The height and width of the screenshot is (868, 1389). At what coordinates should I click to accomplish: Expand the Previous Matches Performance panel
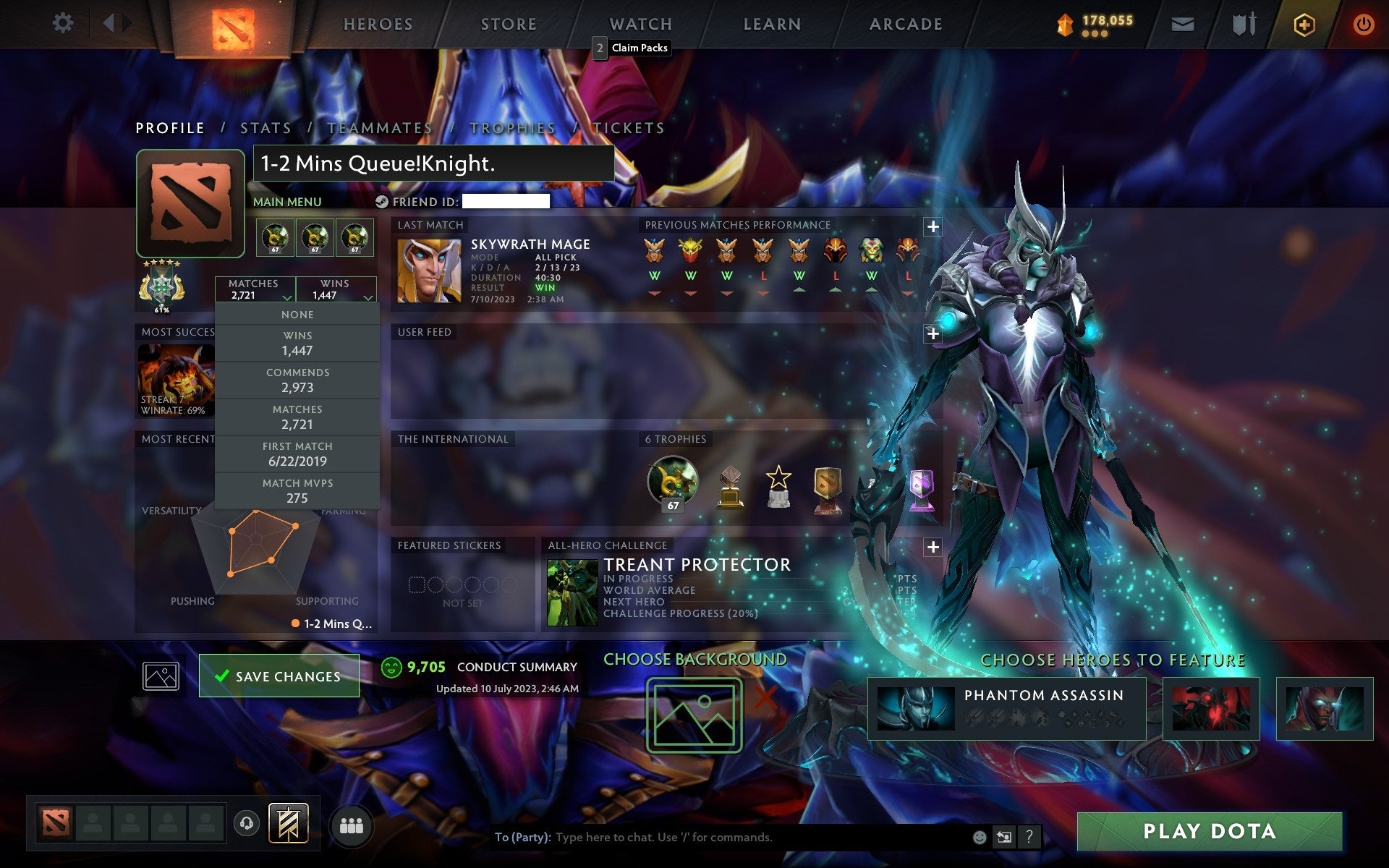(933, 226)
